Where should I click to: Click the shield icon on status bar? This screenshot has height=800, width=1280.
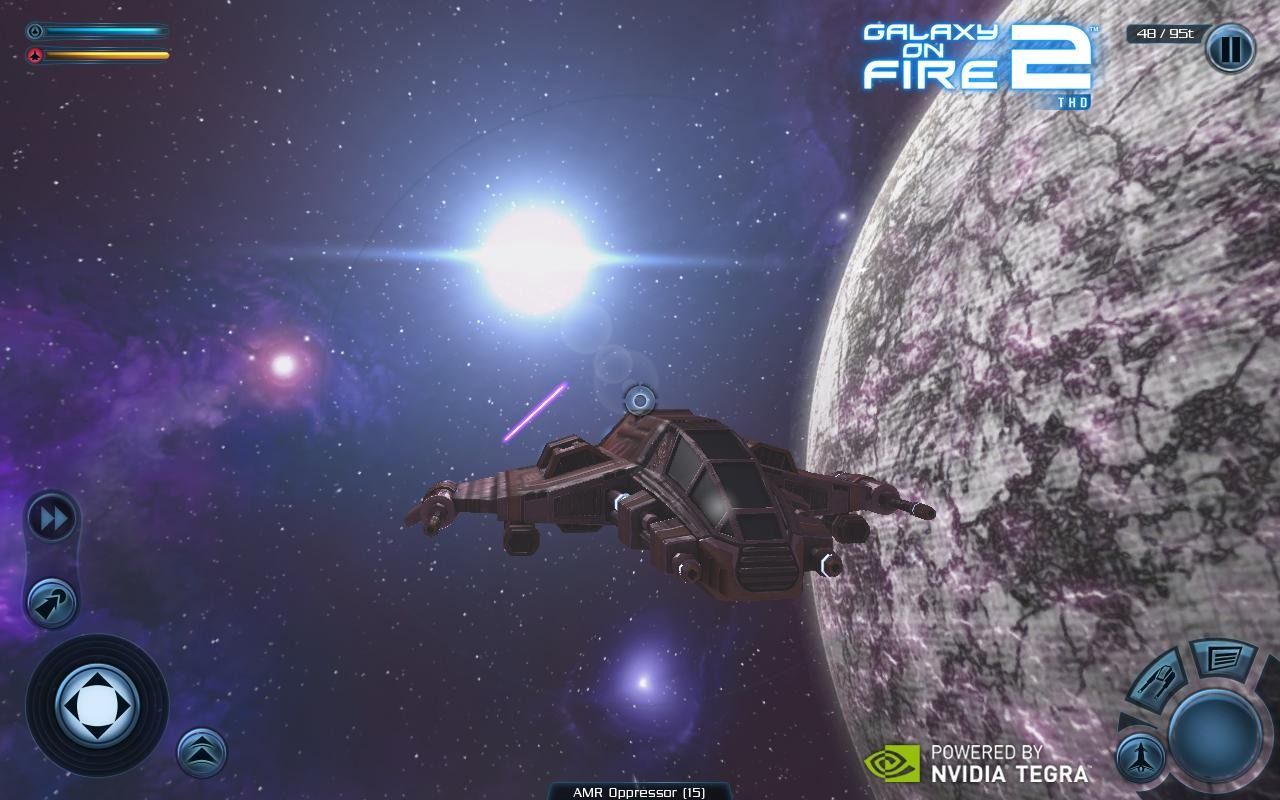click(34, 29)
